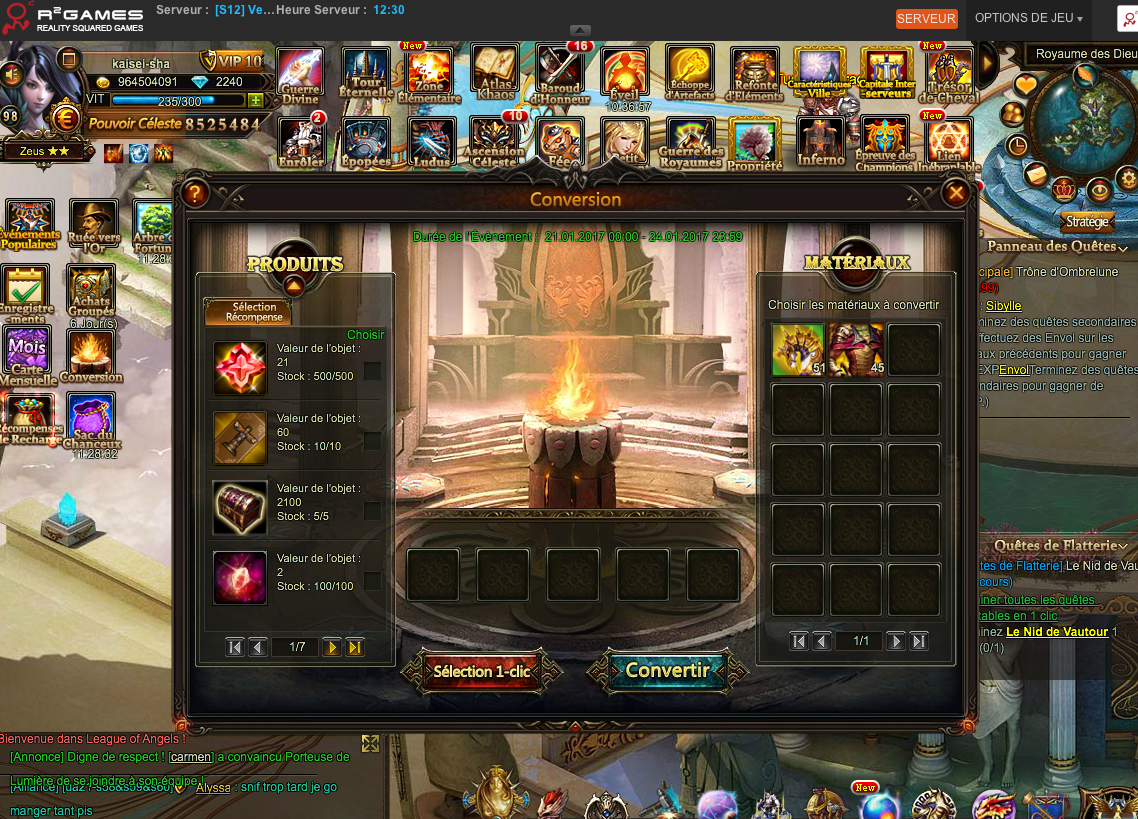Tick the checkbox for the treasure chest product
This screenshot has width=1138, height=819.
(372, 511)
